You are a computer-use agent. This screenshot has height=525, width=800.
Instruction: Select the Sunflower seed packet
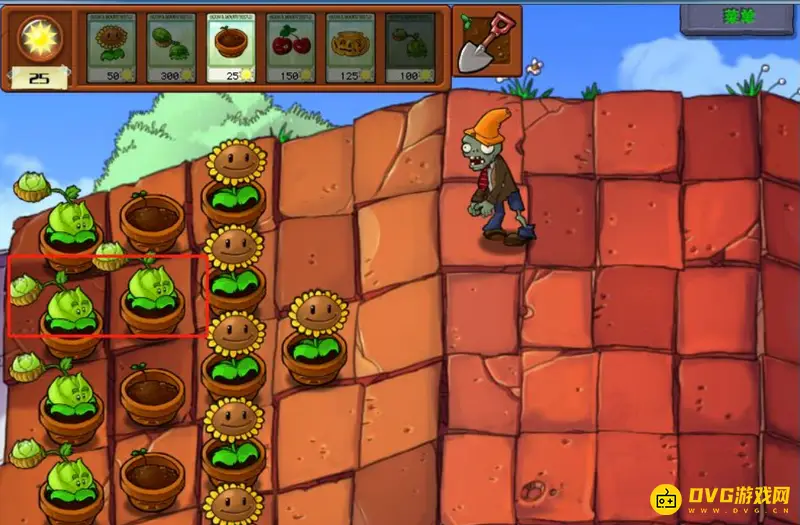click(x=112, y=47)
